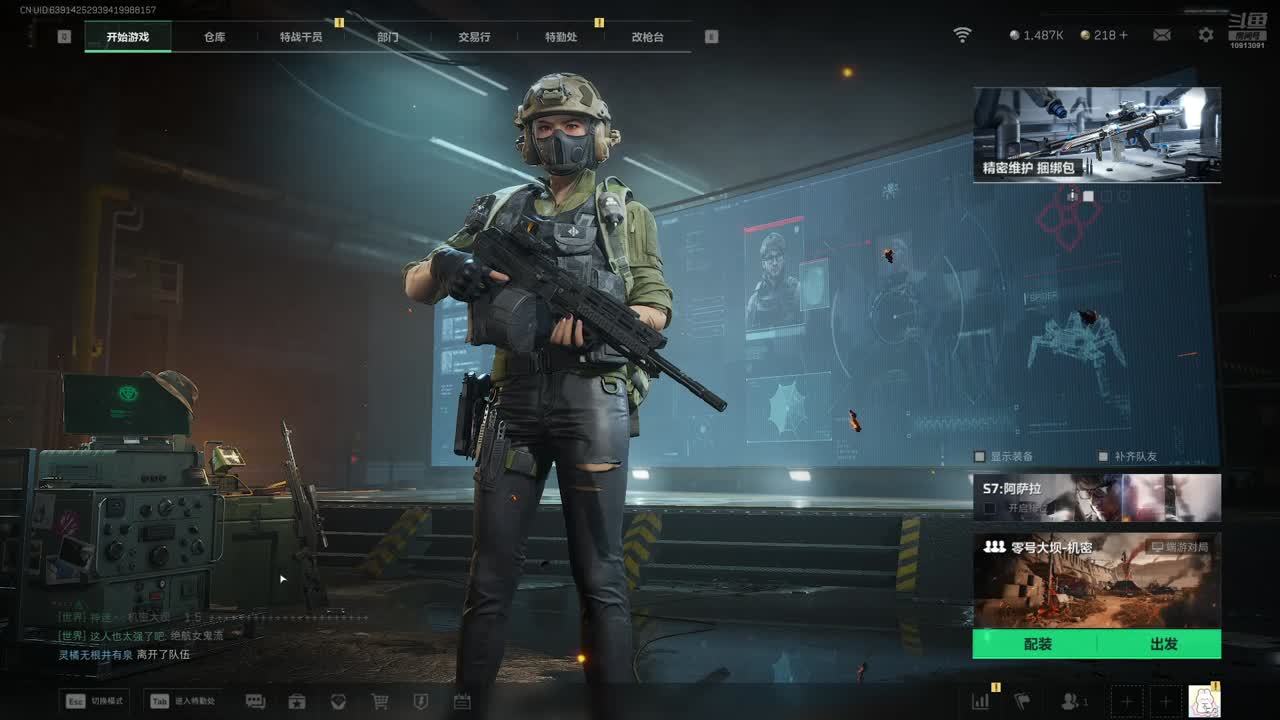Click the rabbit player avatar
The height and width of the screenshot is (720, 1280).
[1203, 701]
